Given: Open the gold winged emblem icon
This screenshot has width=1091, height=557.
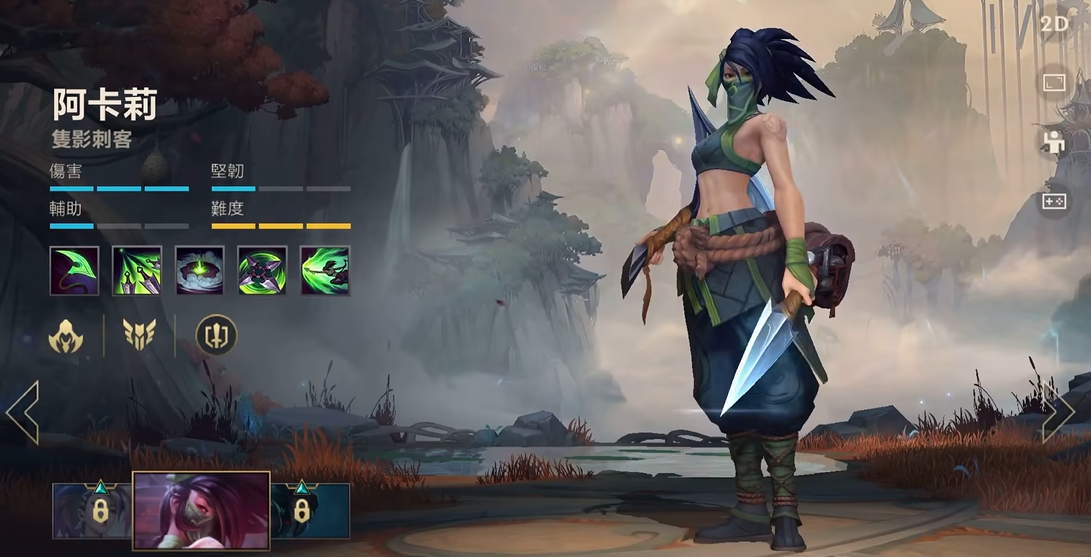Looking at the screenshot, I should pyautogui.click(x=139, y=336).
